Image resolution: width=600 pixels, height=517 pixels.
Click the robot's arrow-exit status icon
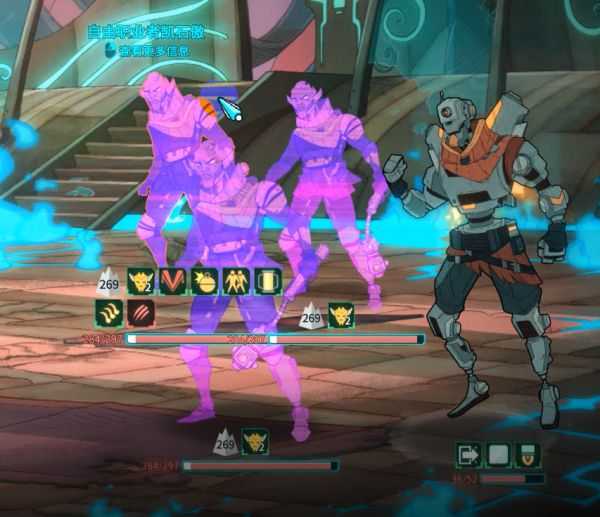point(467,456)
